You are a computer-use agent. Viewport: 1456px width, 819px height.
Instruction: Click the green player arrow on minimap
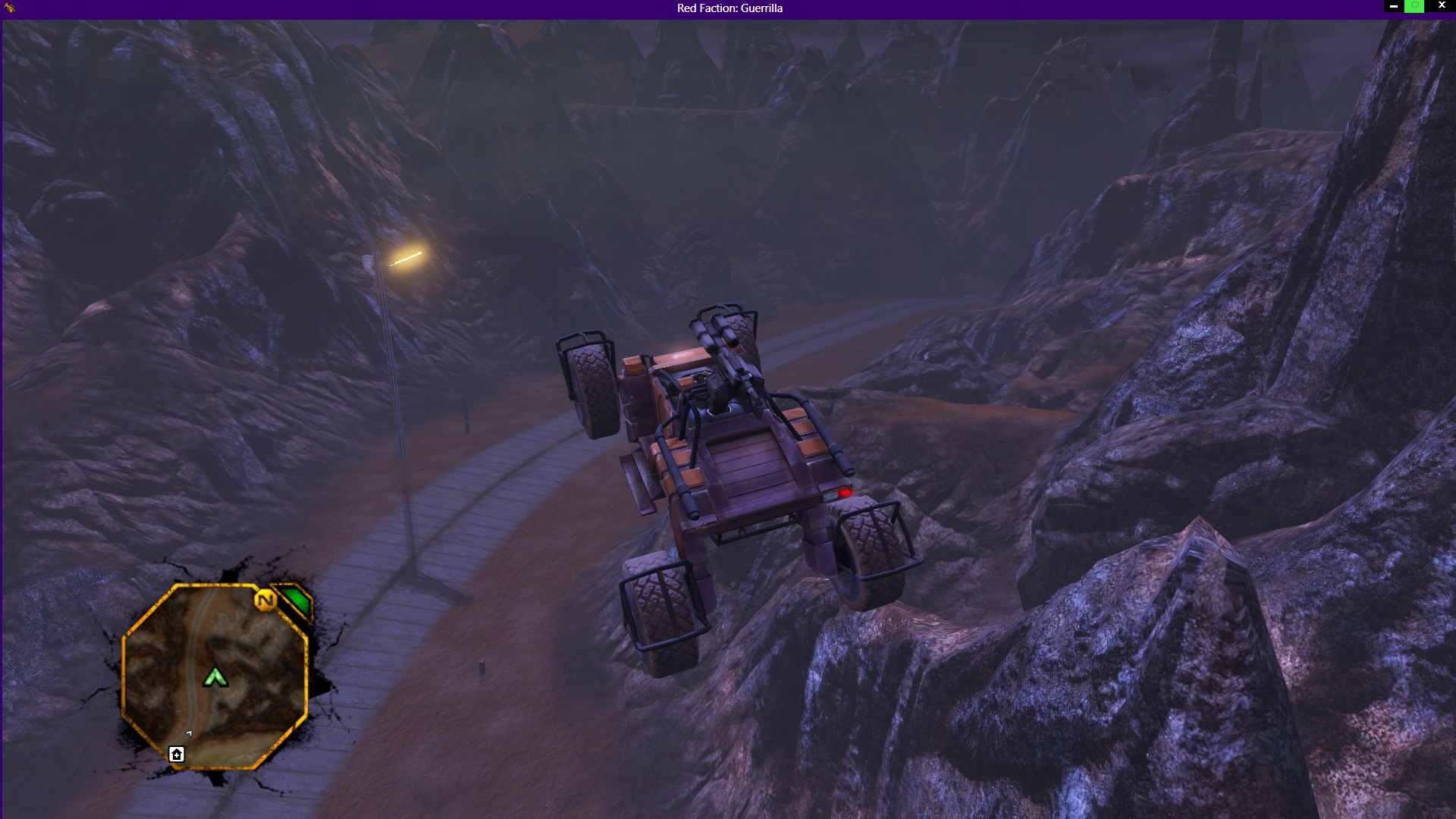[x=215, y=676]
